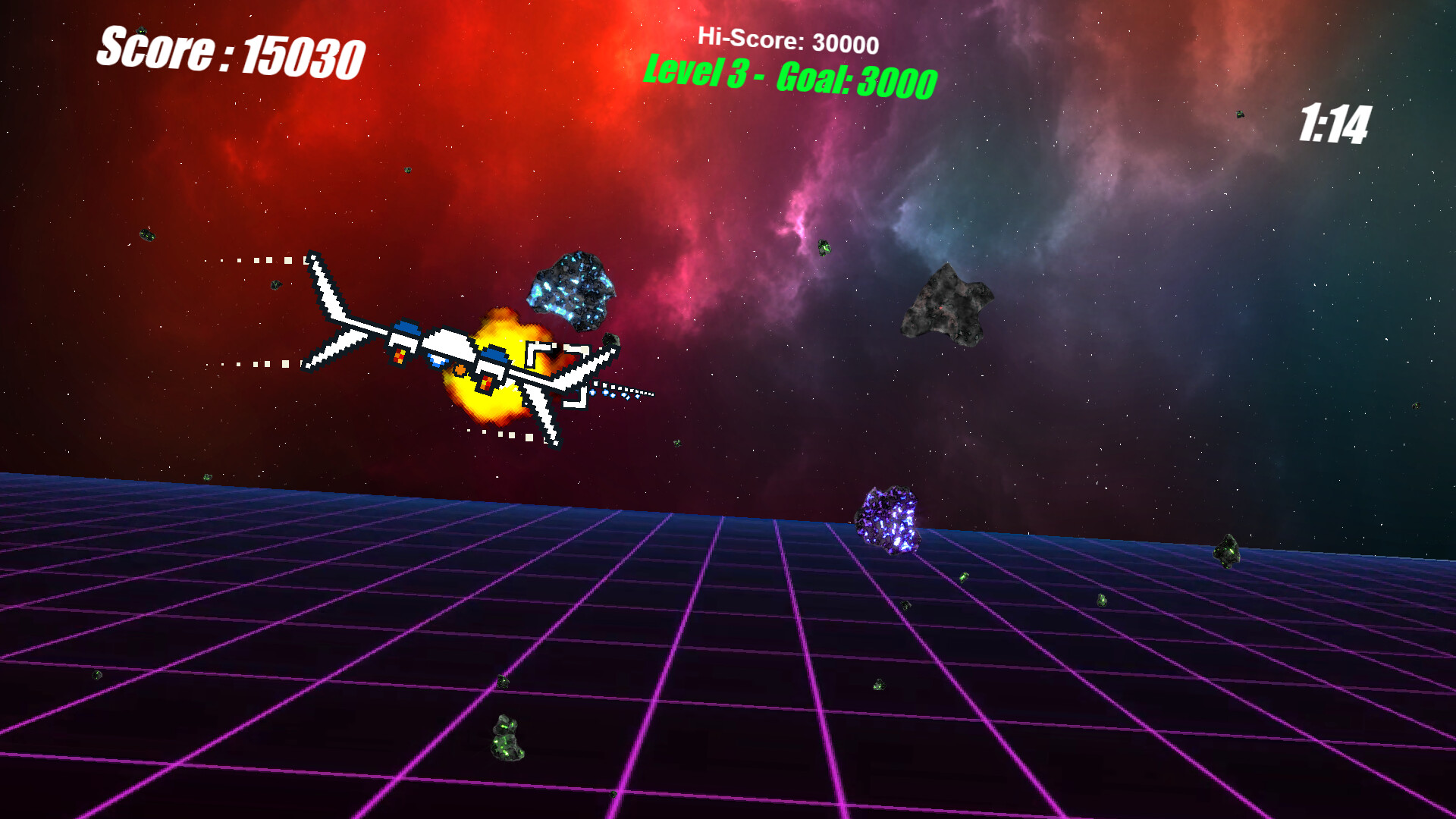The width and height of the screenshot is (1456, 819).
Task: Click the ship's blue engine thruster
Action: click(406, 326)
